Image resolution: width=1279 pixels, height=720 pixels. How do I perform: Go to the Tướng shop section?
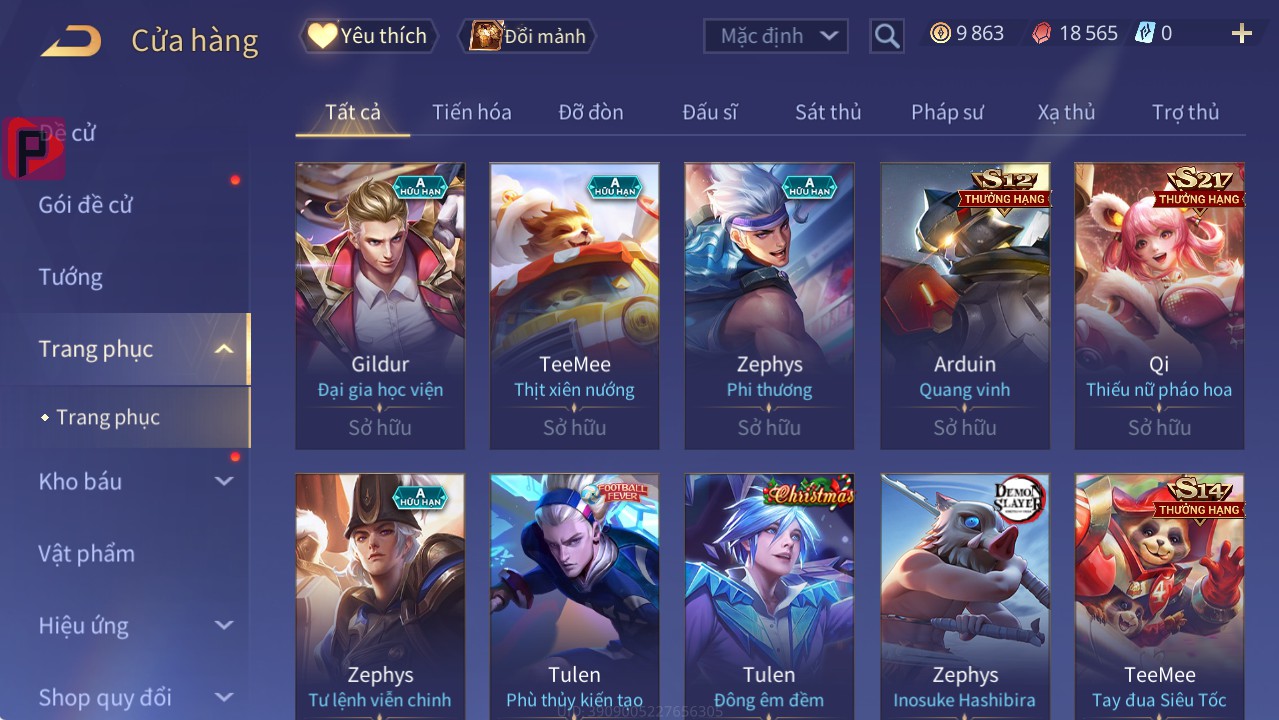(71, 277)
